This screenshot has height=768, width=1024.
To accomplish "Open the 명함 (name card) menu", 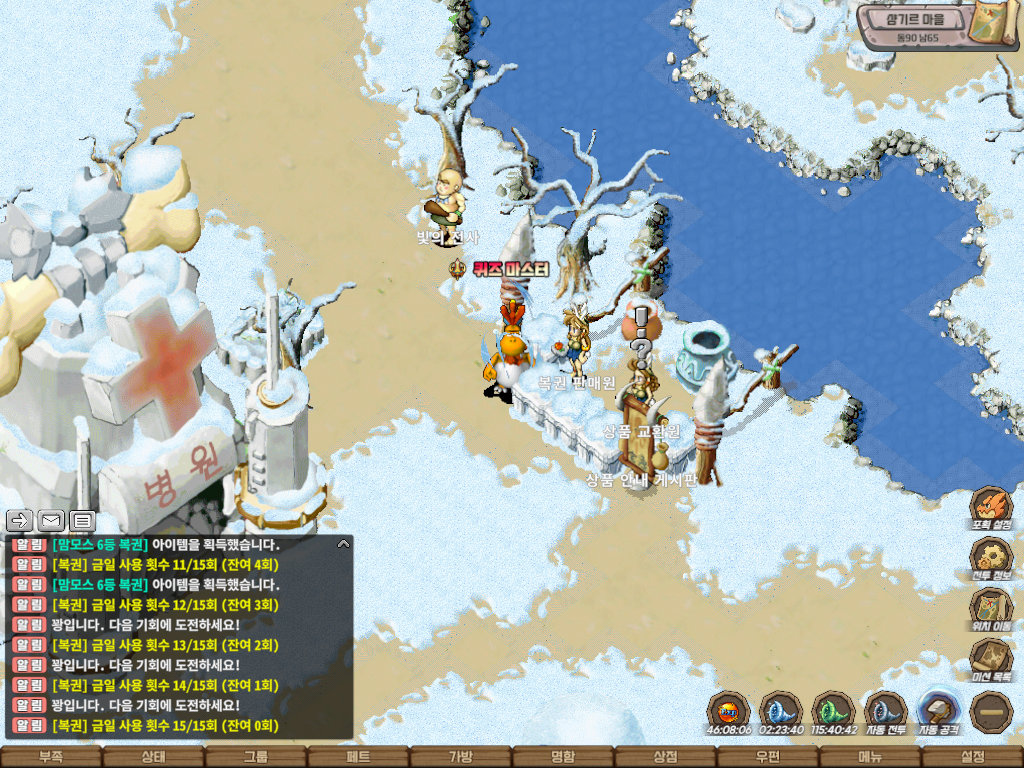I will click(563, 757).
